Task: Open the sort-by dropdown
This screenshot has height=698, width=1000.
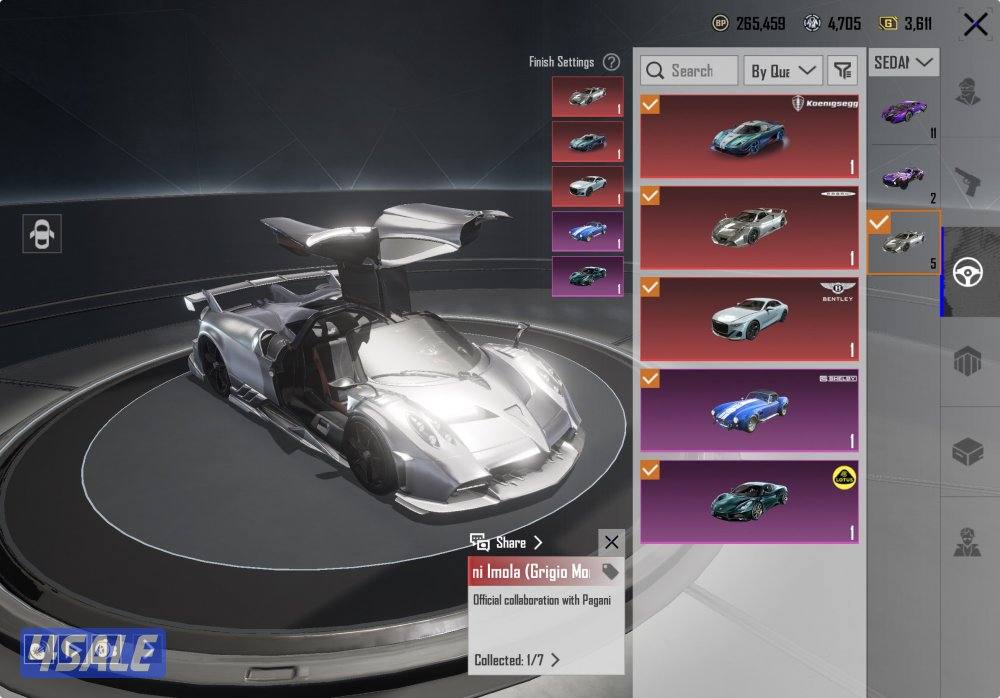Action: [784, 70]
